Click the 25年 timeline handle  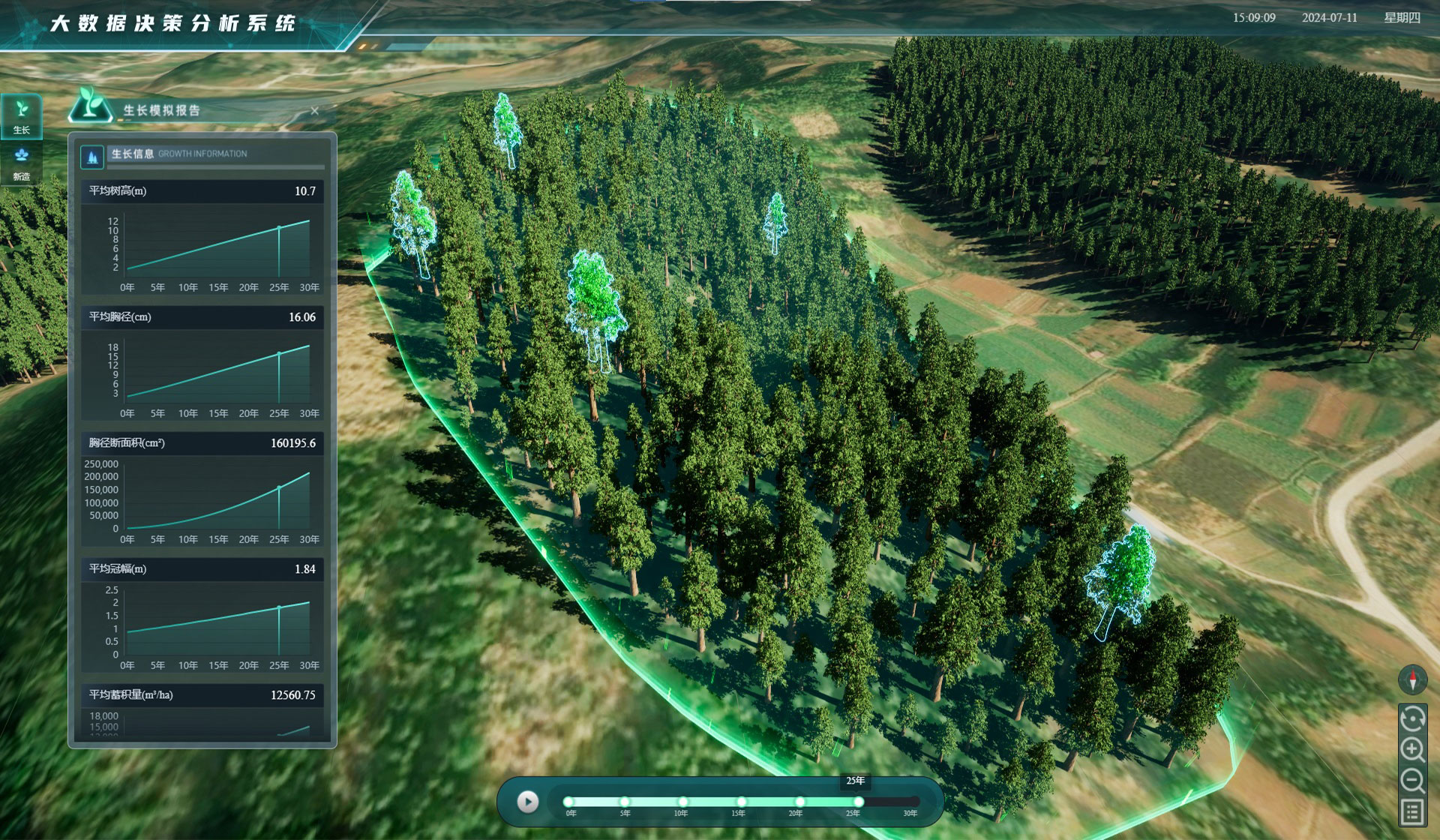click(858, 802)
